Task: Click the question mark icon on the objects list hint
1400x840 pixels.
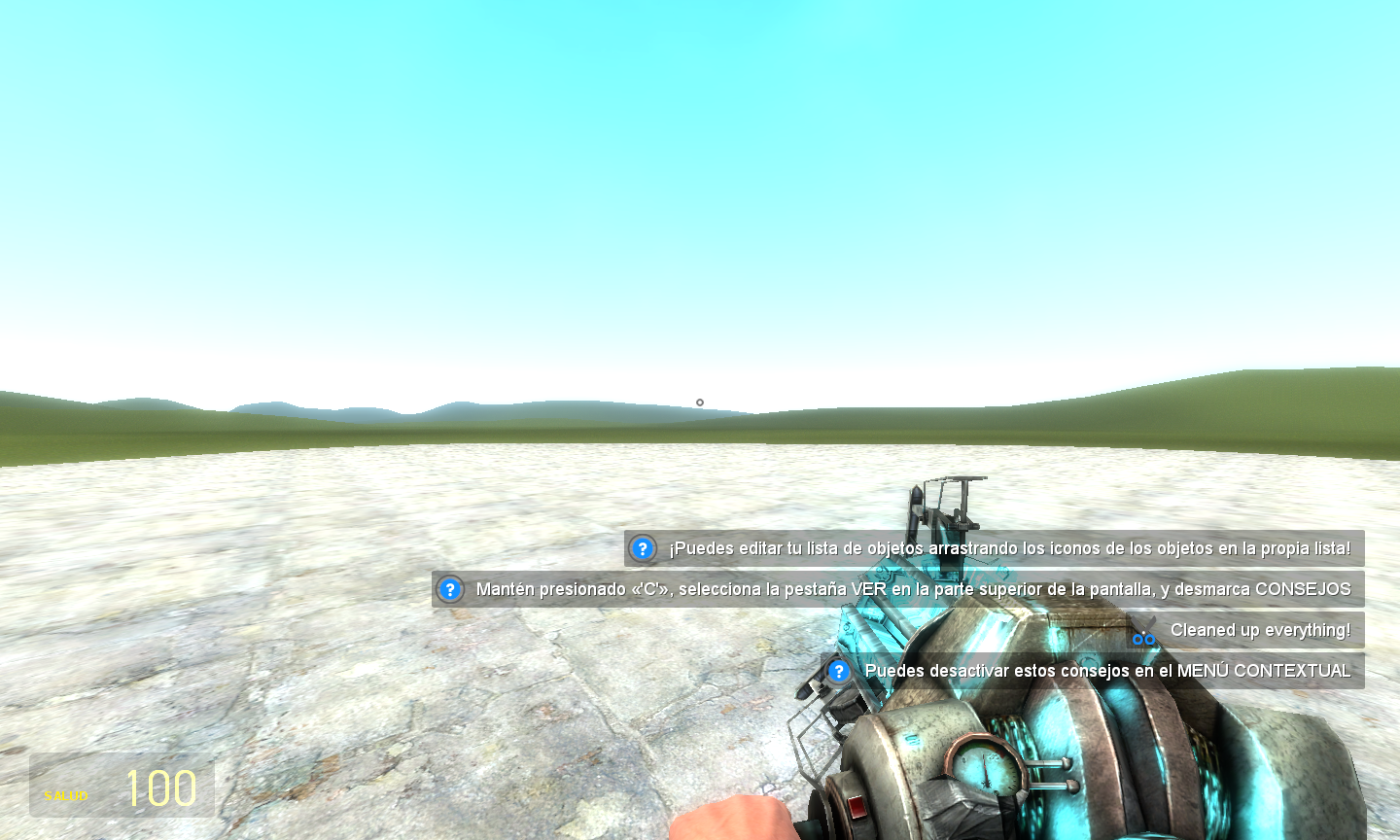Action: (642, 548)
